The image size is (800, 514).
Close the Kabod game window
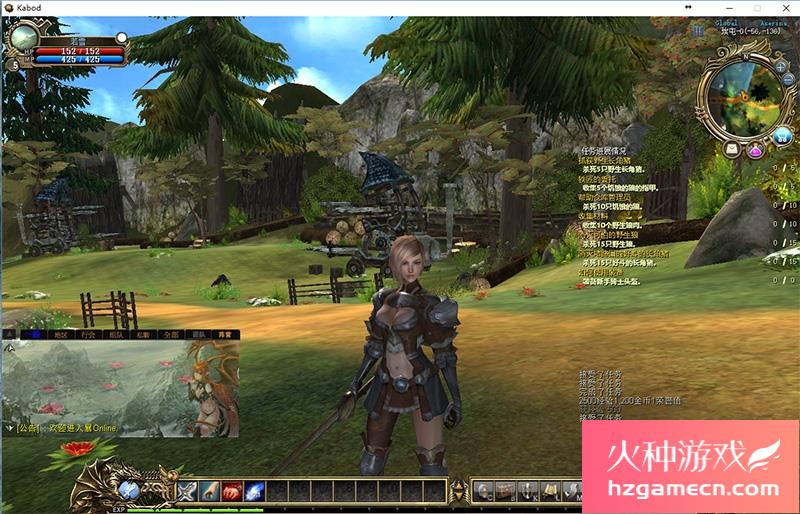coord(785,7)
